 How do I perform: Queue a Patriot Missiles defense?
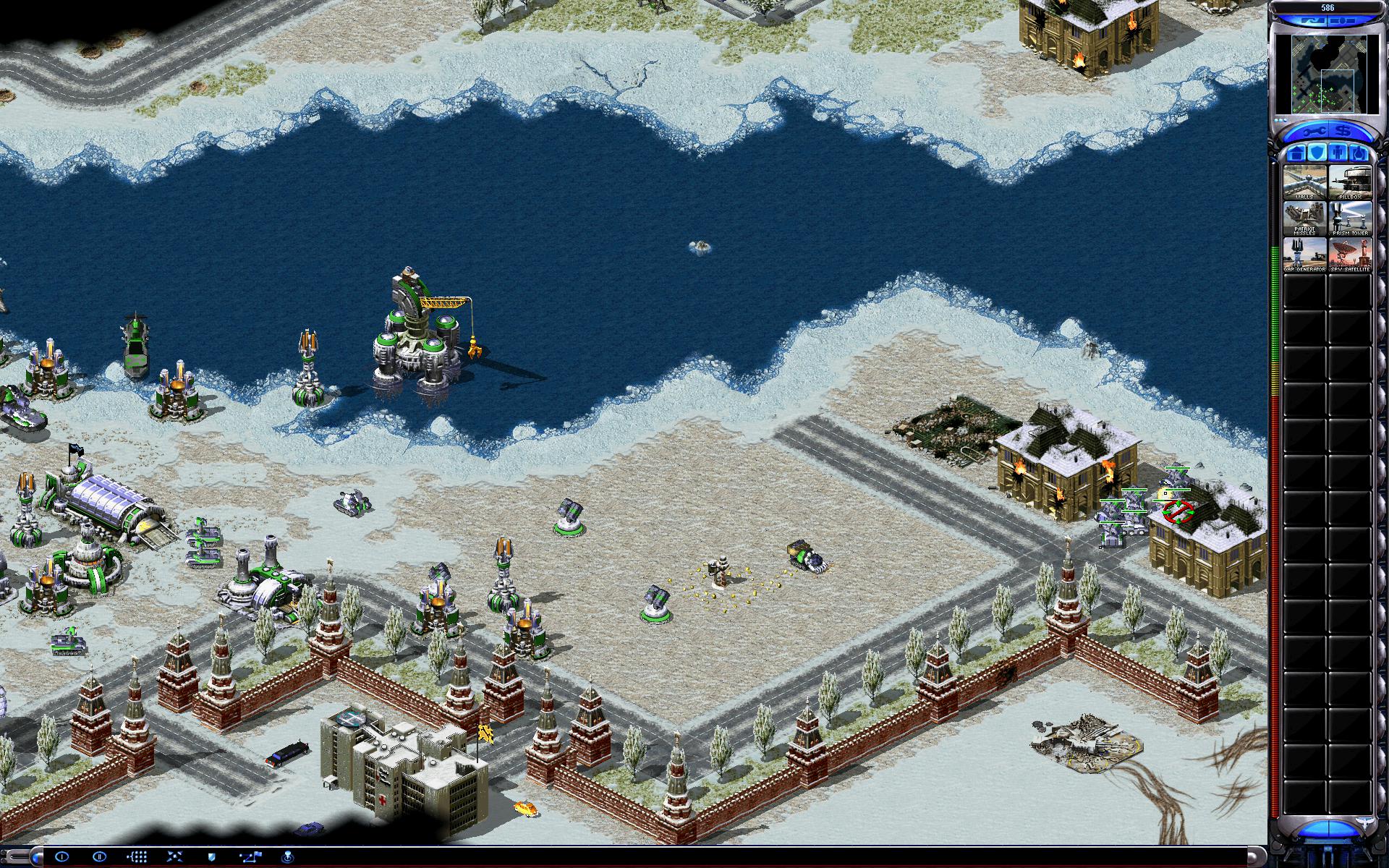1304,218
